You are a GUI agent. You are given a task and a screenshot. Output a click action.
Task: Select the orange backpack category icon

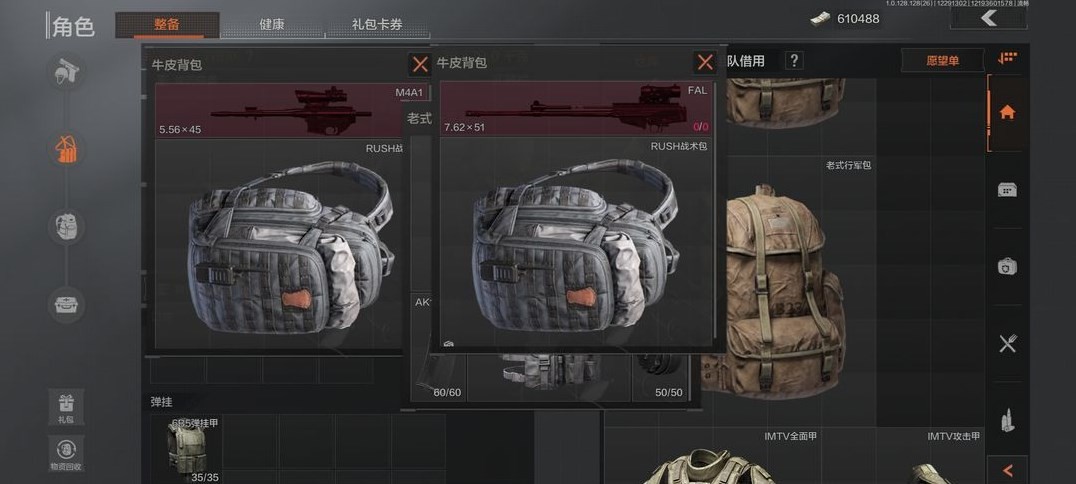(67, 150)
